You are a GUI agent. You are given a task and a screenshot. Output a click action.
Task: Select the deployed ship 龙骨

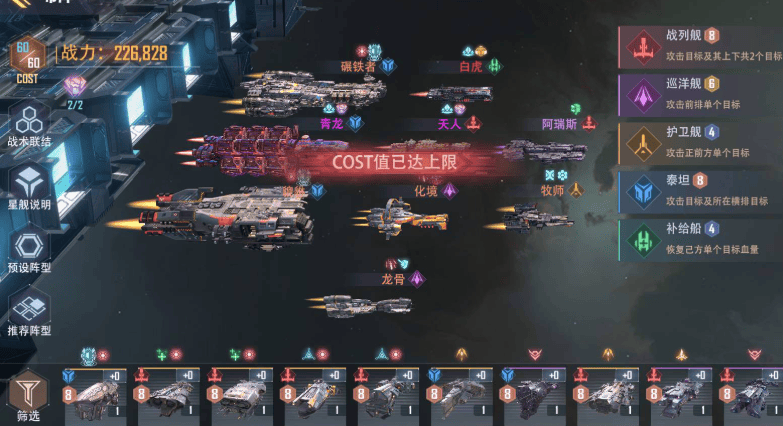point(367,303)
